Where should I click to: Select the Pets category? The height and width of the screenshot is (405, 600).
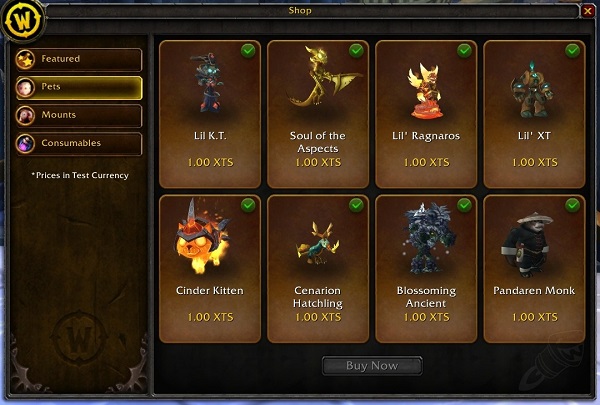pos(78,88)
